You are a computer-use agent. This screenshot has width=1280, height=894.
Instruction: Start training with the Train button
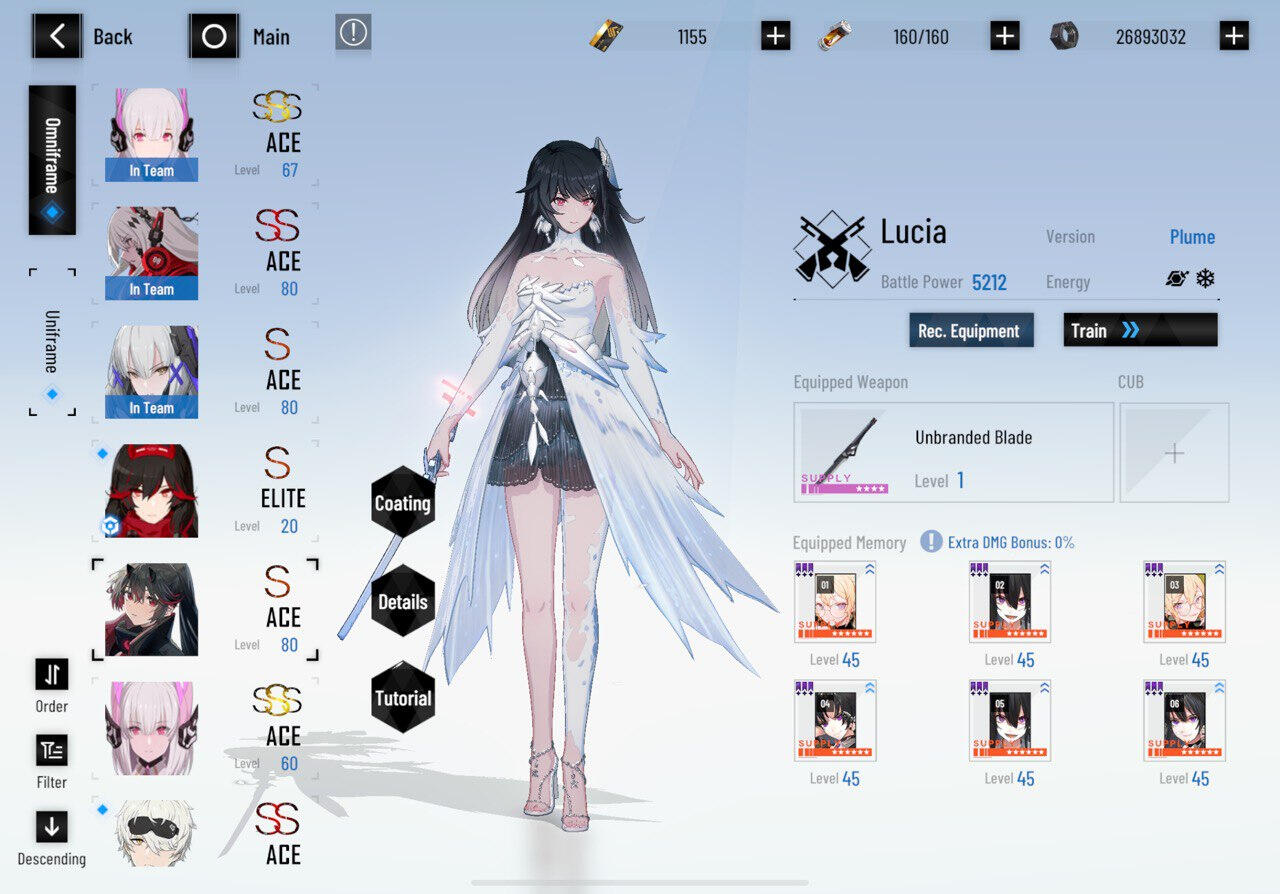pyautogui.click(x=1140, y=330)
